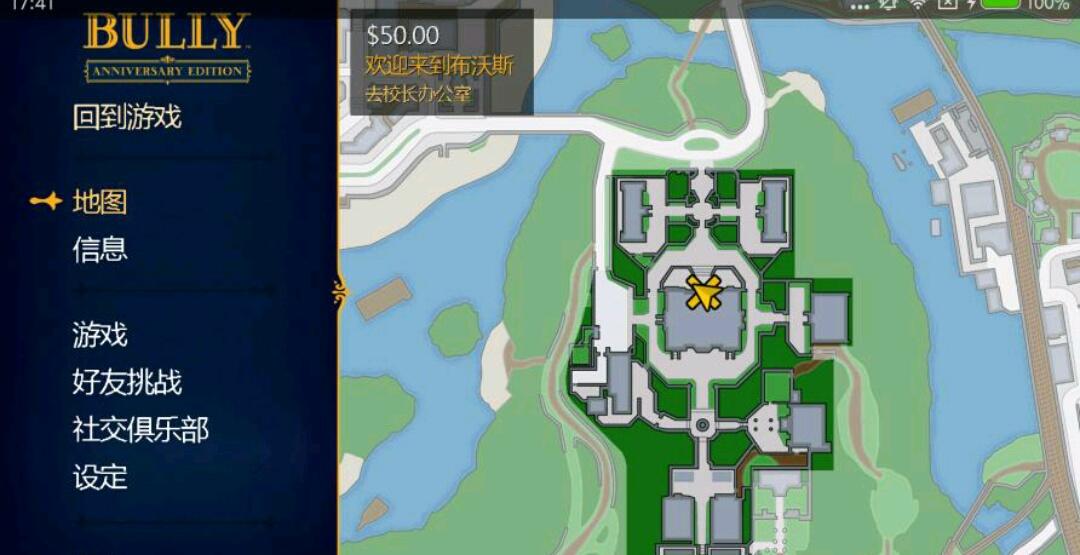Click the ornate gold divider handle beside the map

pos(338,292)
